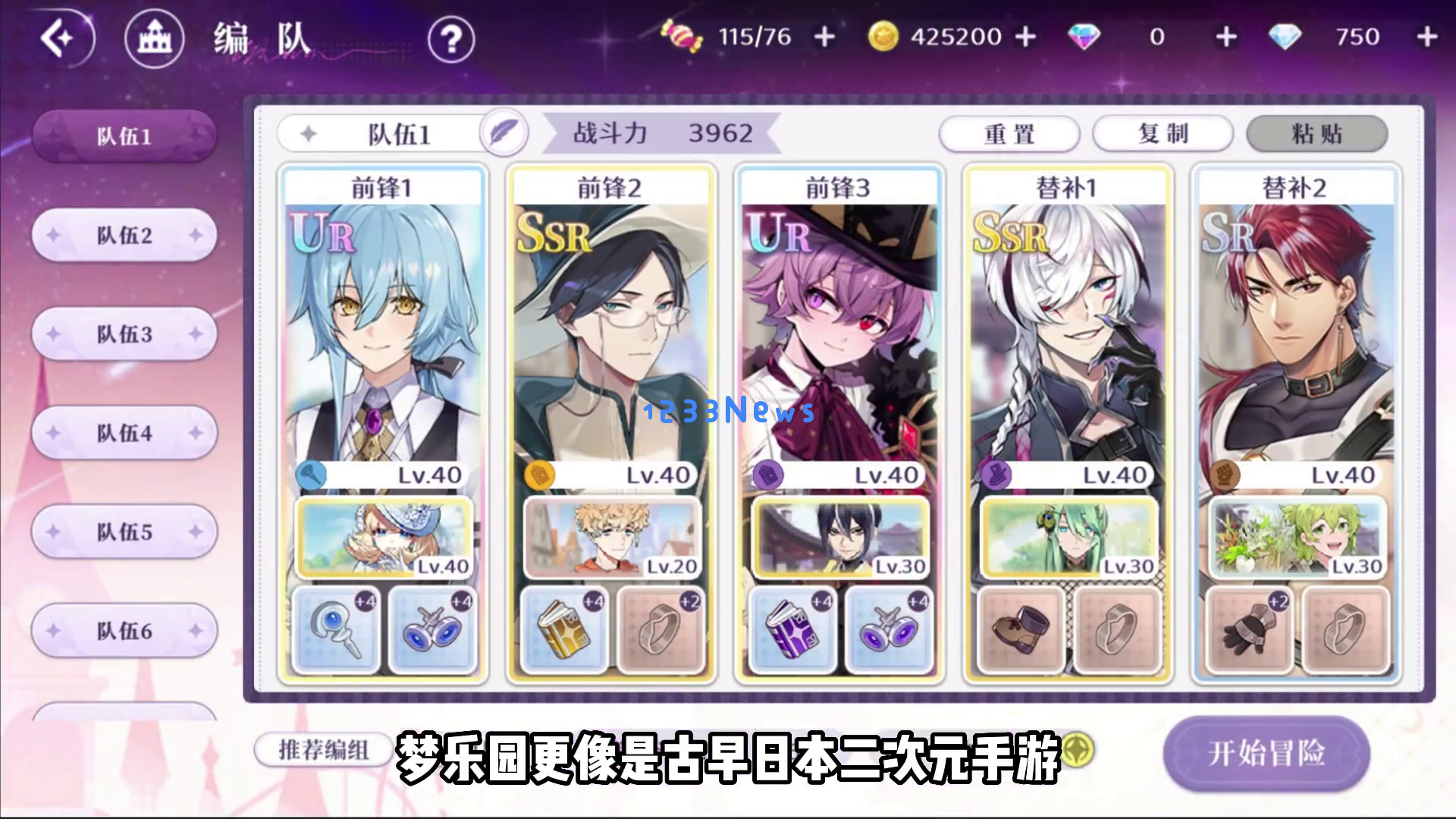1456x819 pixels.
Task: Rename team with feather quill icon
Action: point(503,134)
